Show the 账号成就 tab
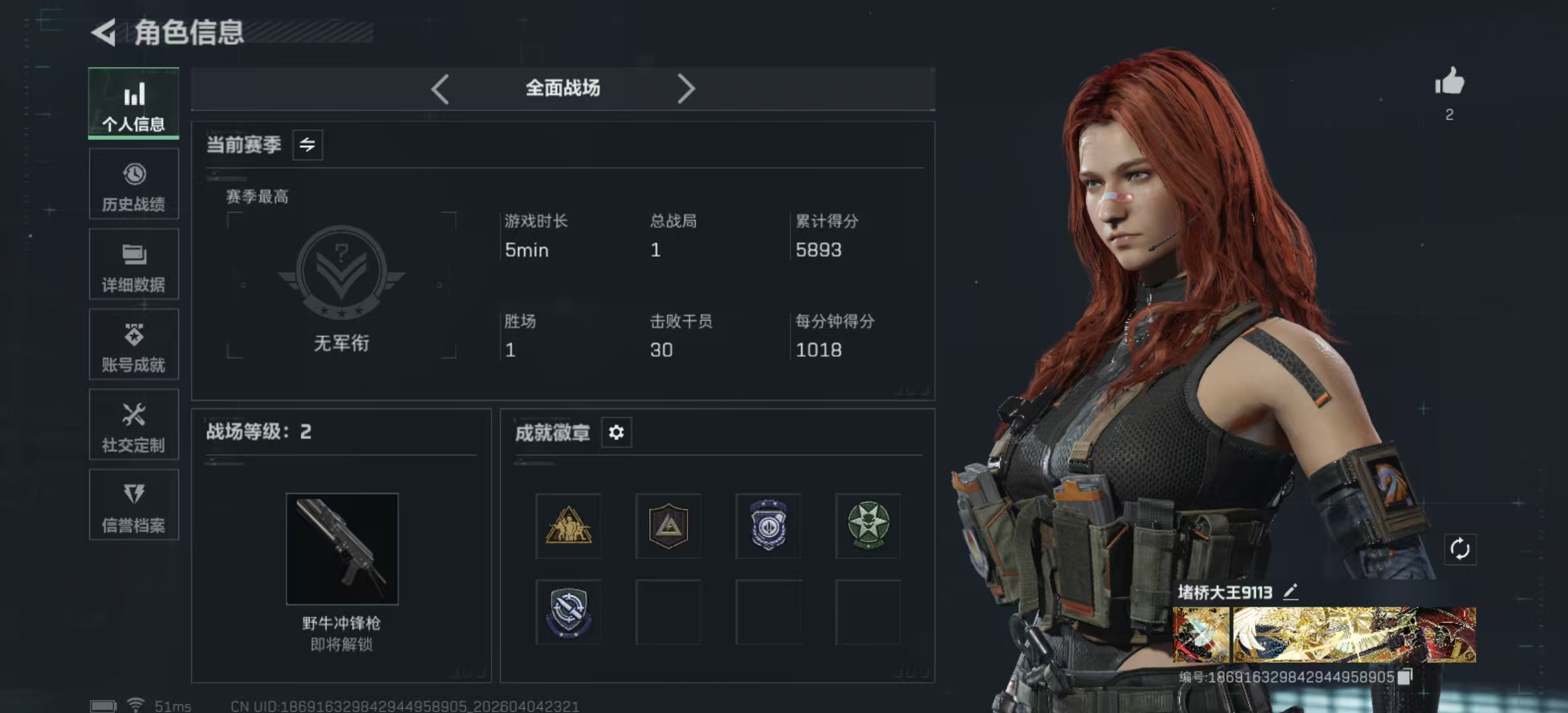1568x713 pixels. 133,345
